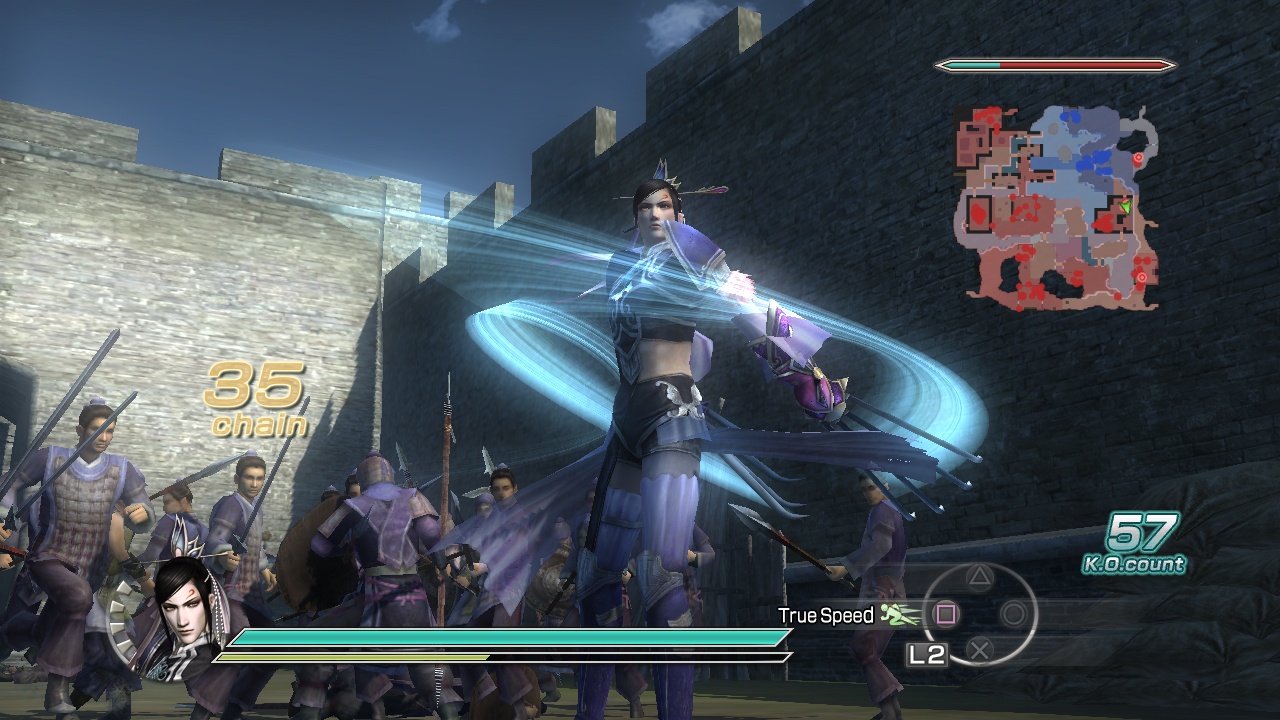Click the red target marker at minimap bottom right
This screenshot has height=720, width=1280.
click(x=1142, y=275)
